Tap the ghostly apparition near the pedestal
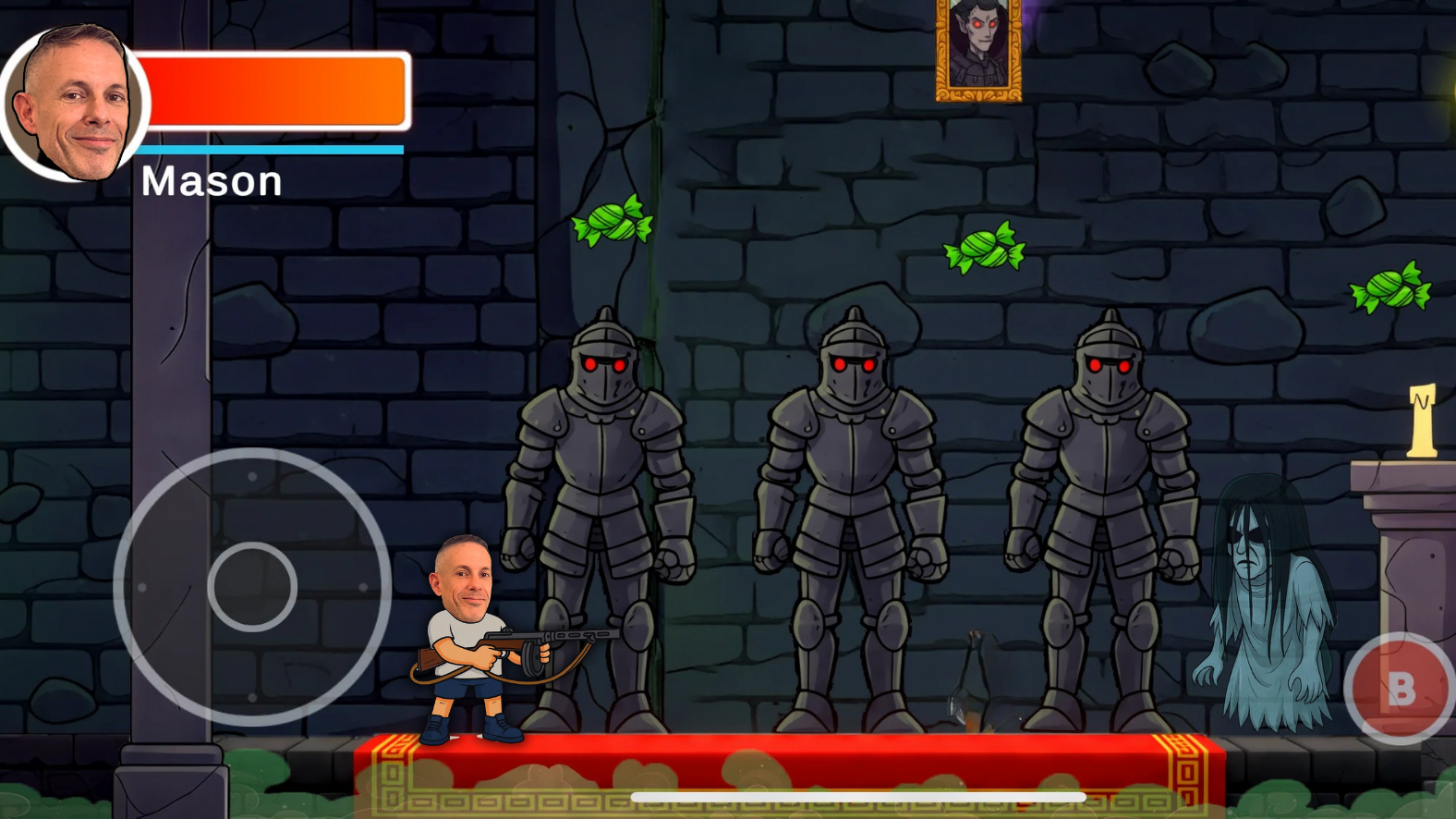1456x819 pixels. [x=1267, y=592]
